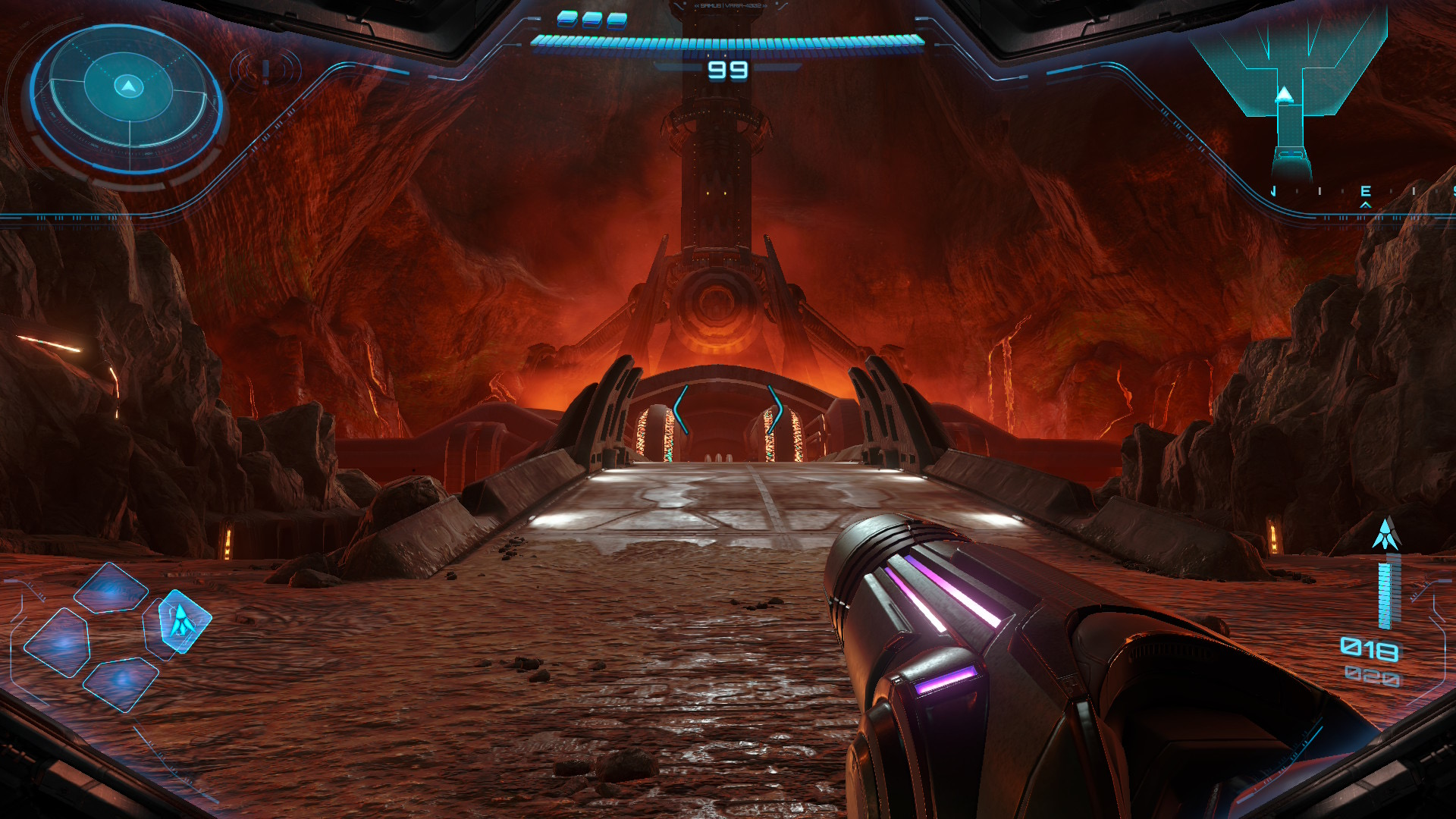Select the highlighted diamond weapon slot

point(183,621)
